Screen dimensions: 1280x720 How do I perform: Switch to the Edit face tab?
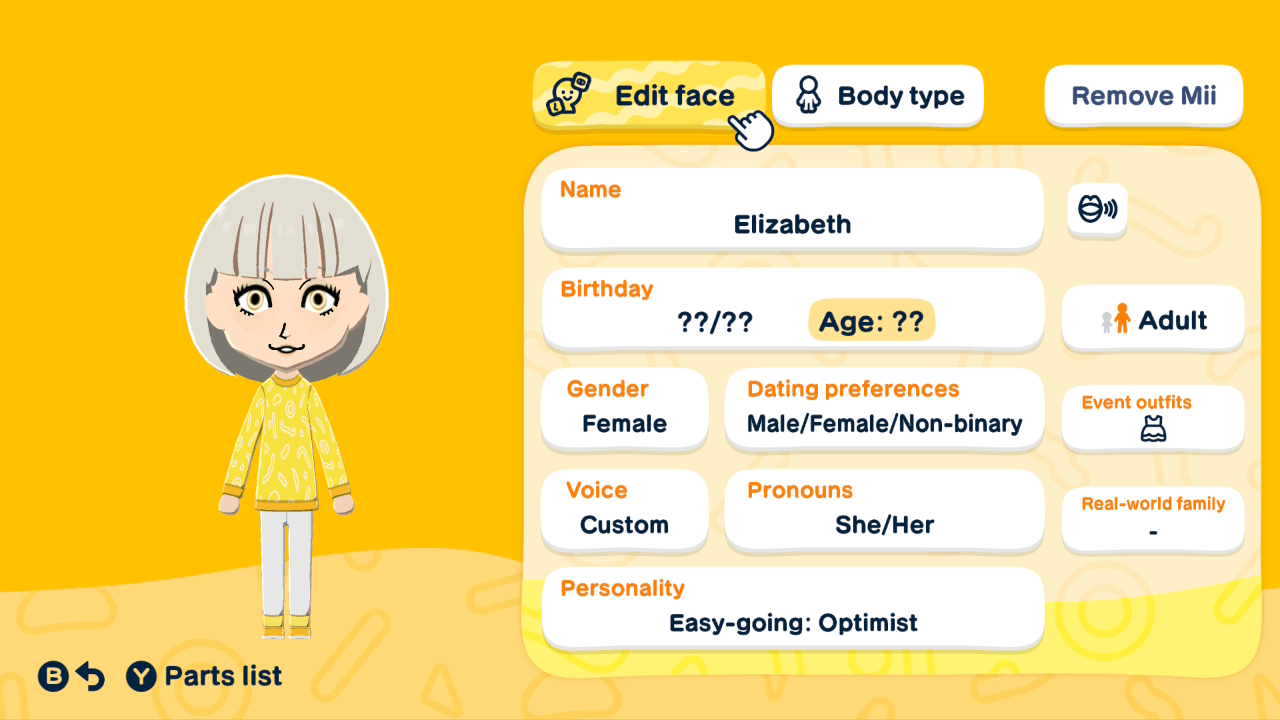coord(650,95)
